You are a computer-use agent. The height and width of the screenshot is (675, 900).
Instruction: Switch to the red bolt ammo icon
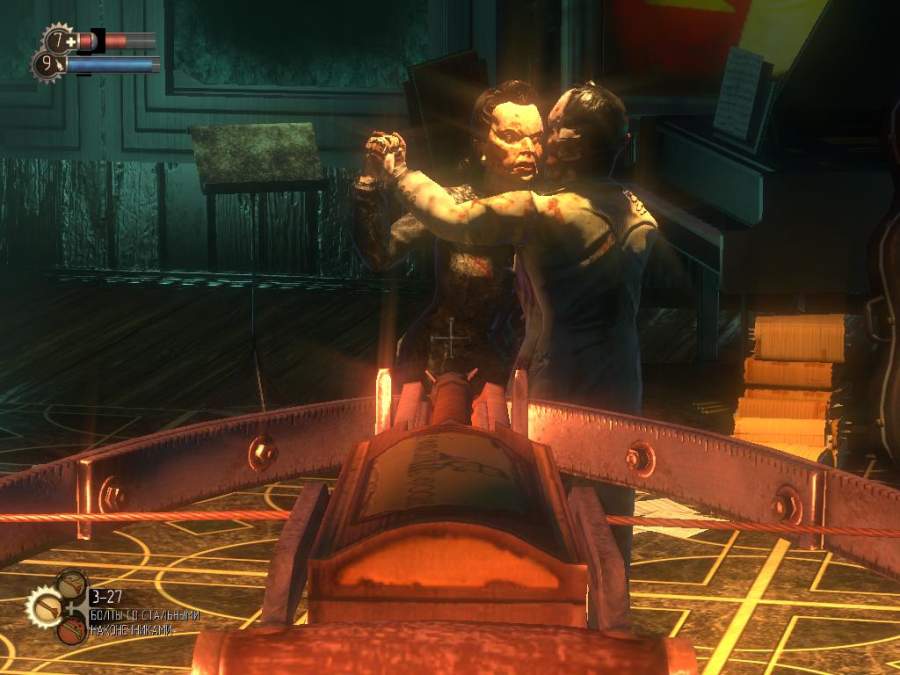[71, 629]
